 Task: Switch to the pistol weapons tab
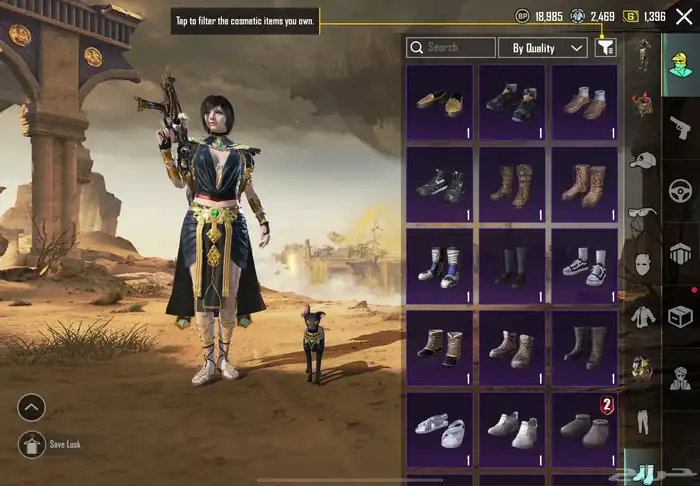(679, 126)
